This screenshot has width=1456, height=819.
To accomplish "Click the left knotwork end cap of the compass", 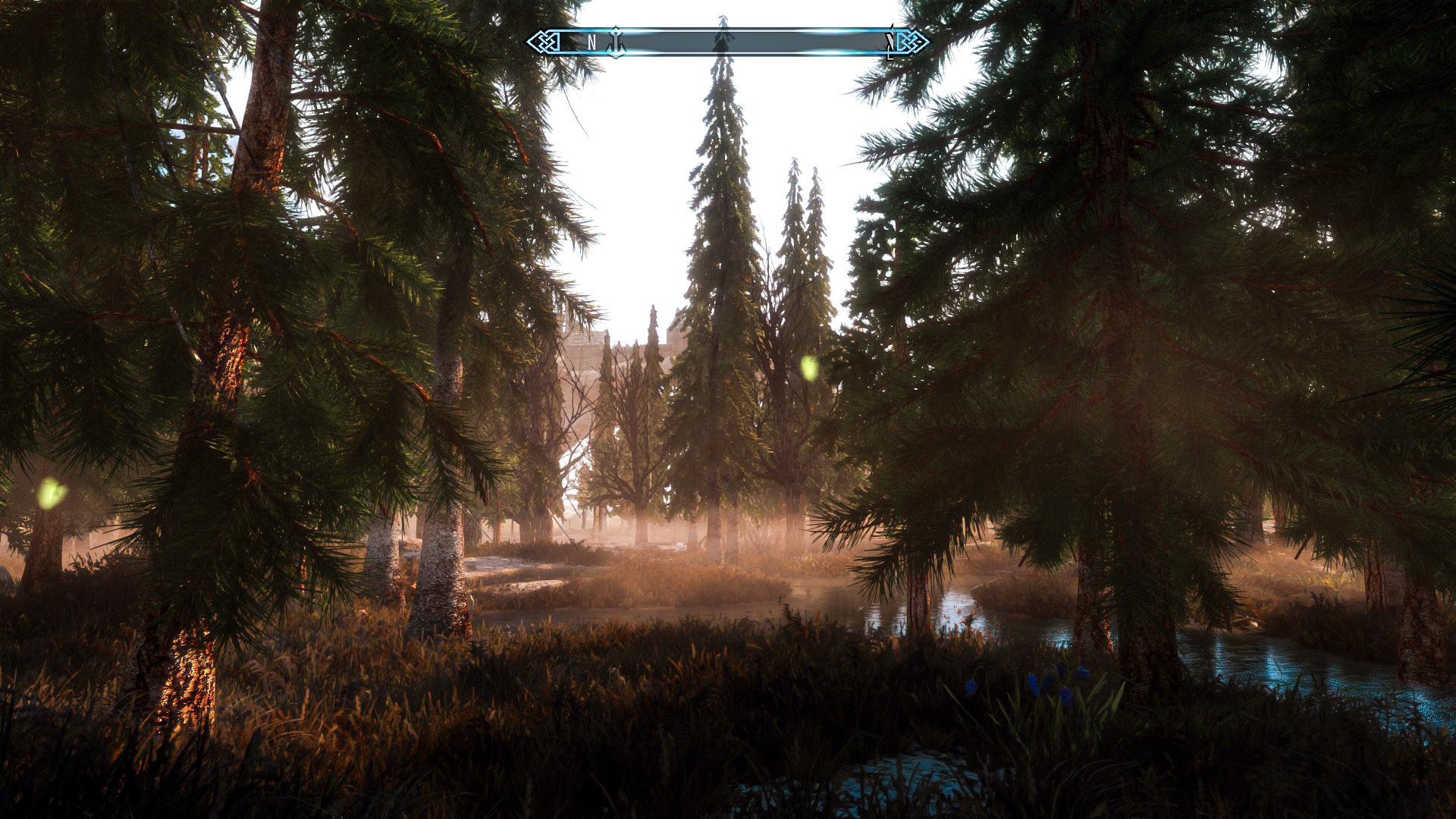I will [546, 42].
